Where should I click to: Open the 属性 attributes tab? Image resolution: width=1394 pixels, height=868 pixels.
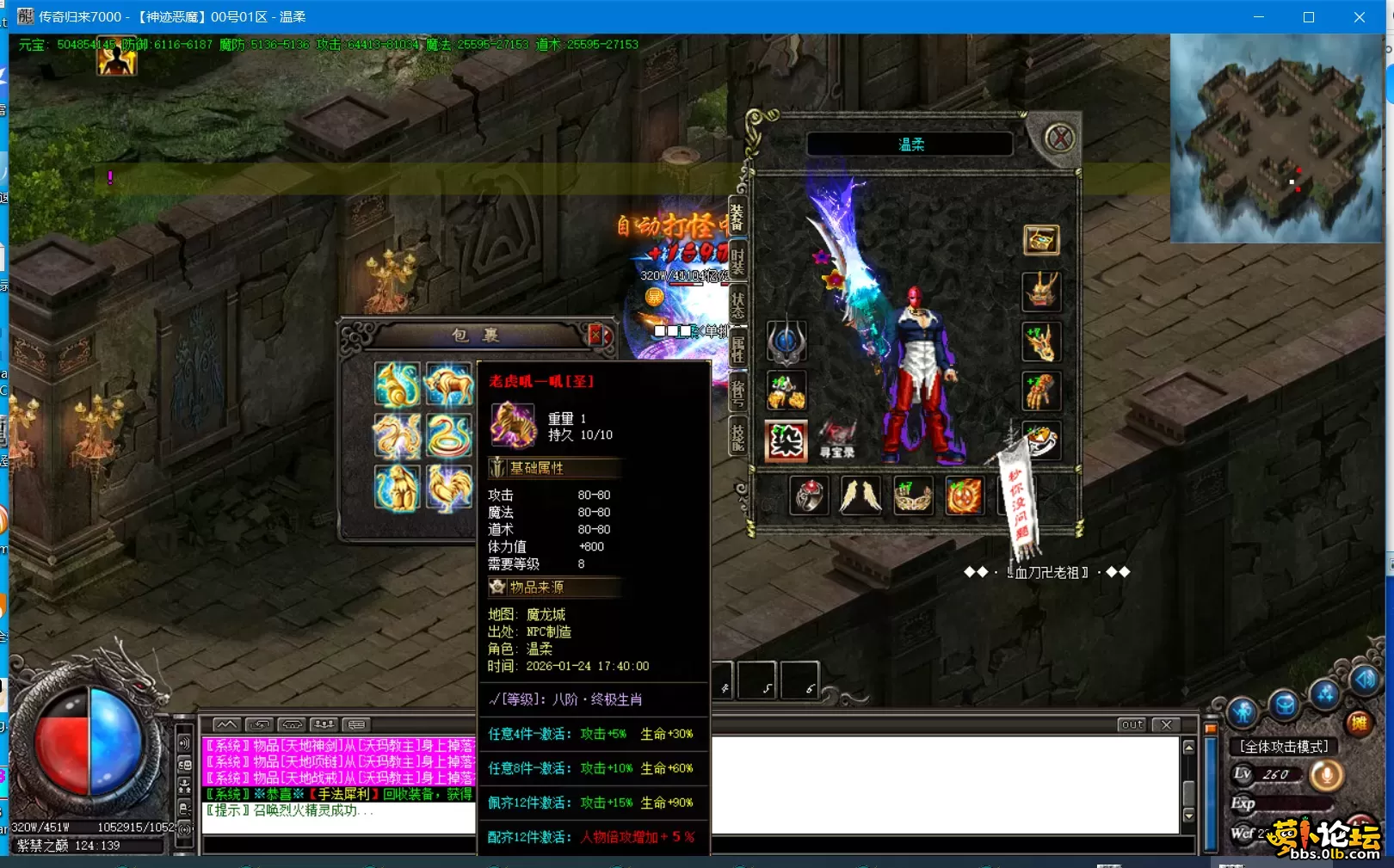pyautogui.click(x=740, y=347)
